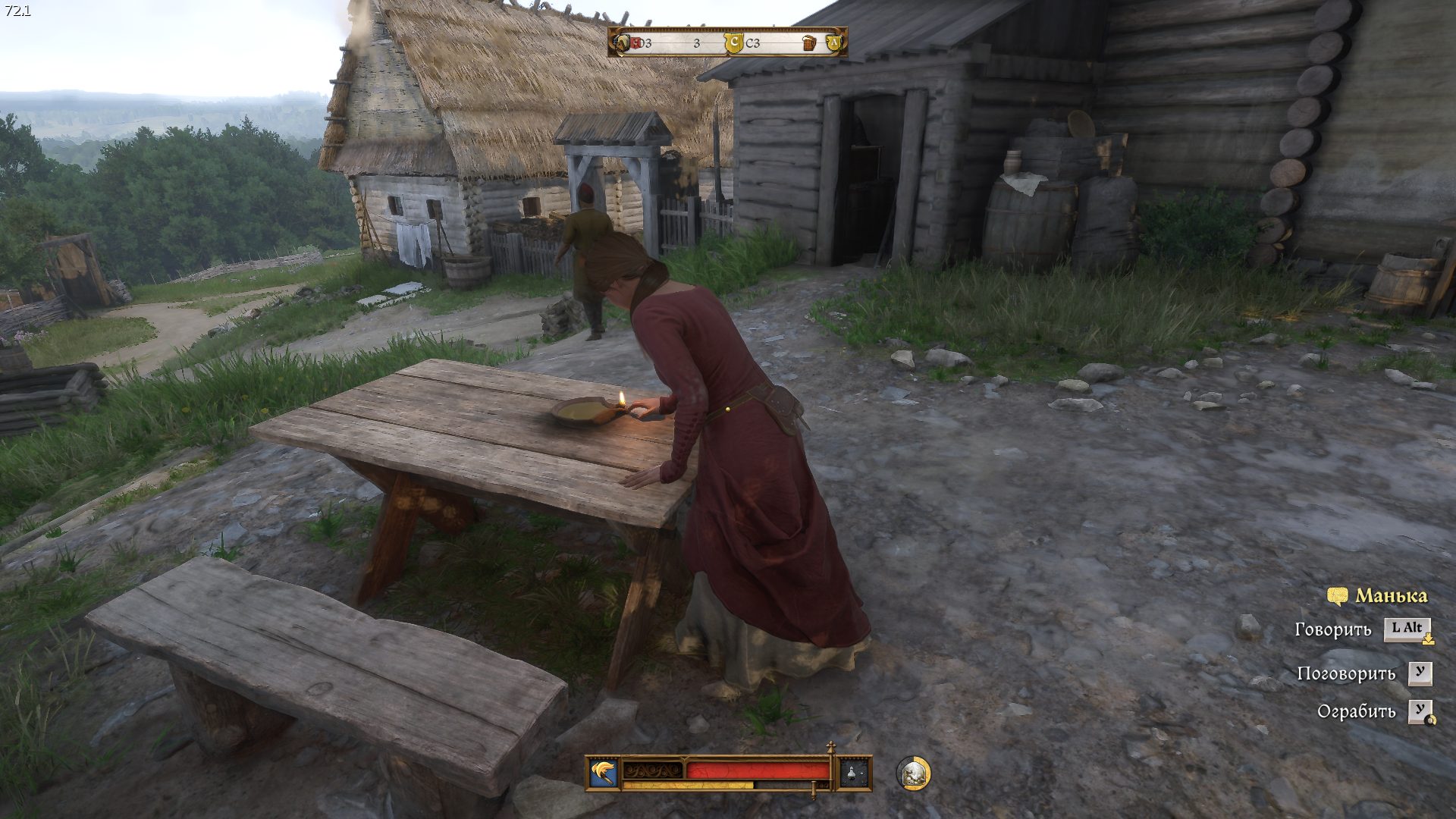Select the yellow shield C quest marker
The width and height of the screenshot is (1456, 819).
pos(733,43)
